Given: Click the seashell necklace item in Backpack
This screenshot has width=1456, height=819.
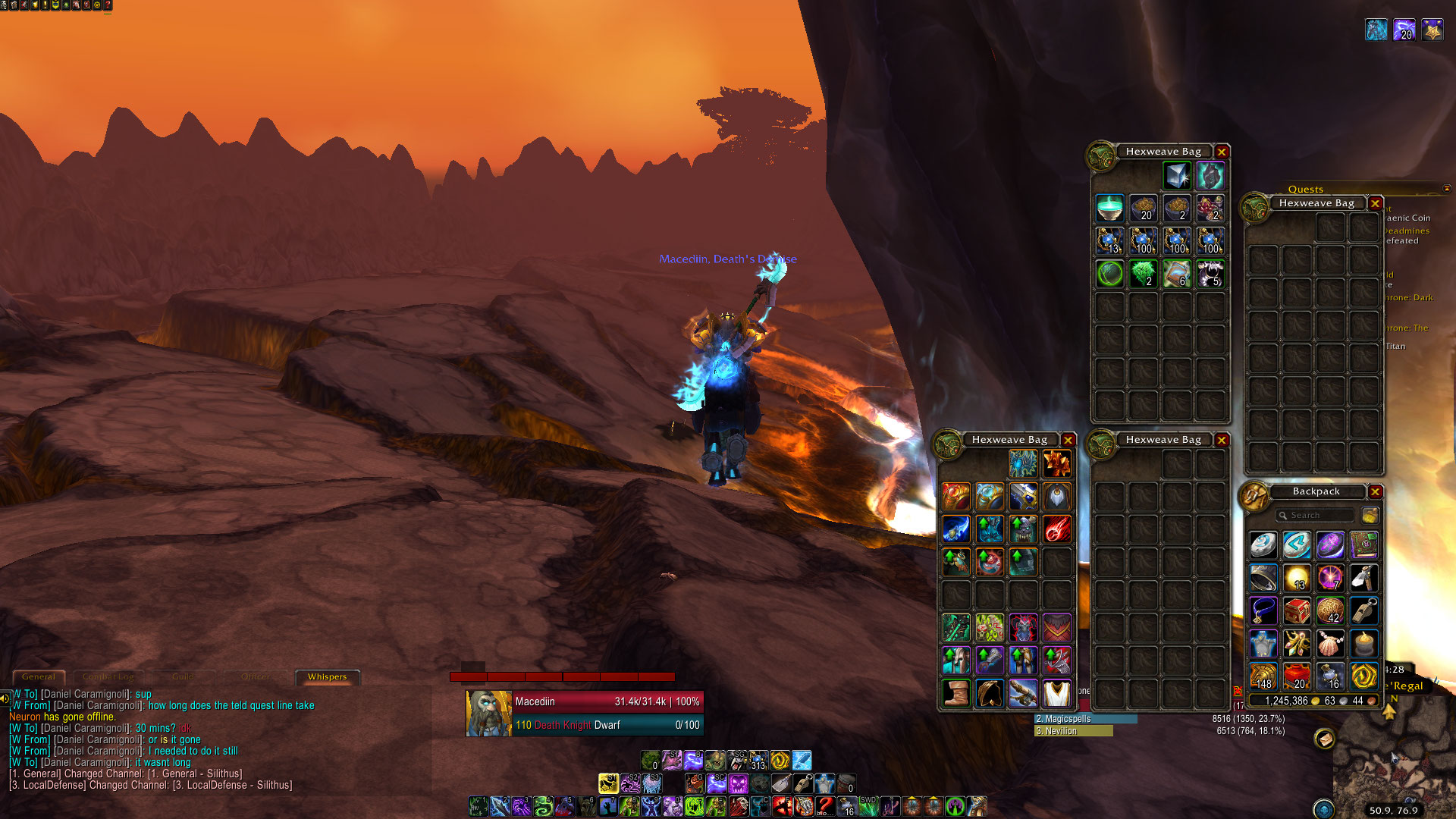Looking at the screenshot, I should pyautogui.click(x=1330, y=644).
